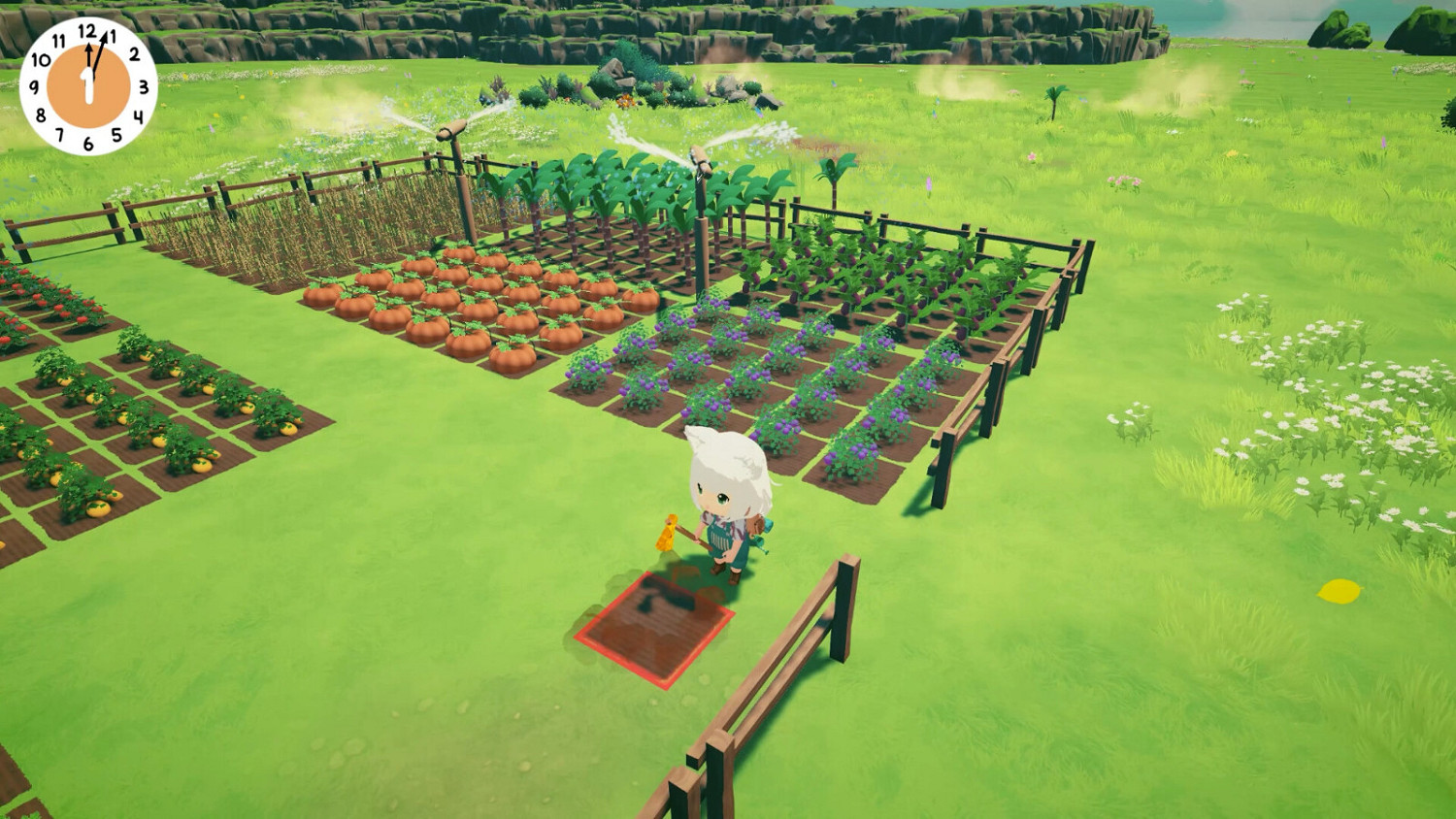Click the number 12 on the clock face
Image resolution: width=1456 pixels, height=819 pixels.
tap(87, 30)
